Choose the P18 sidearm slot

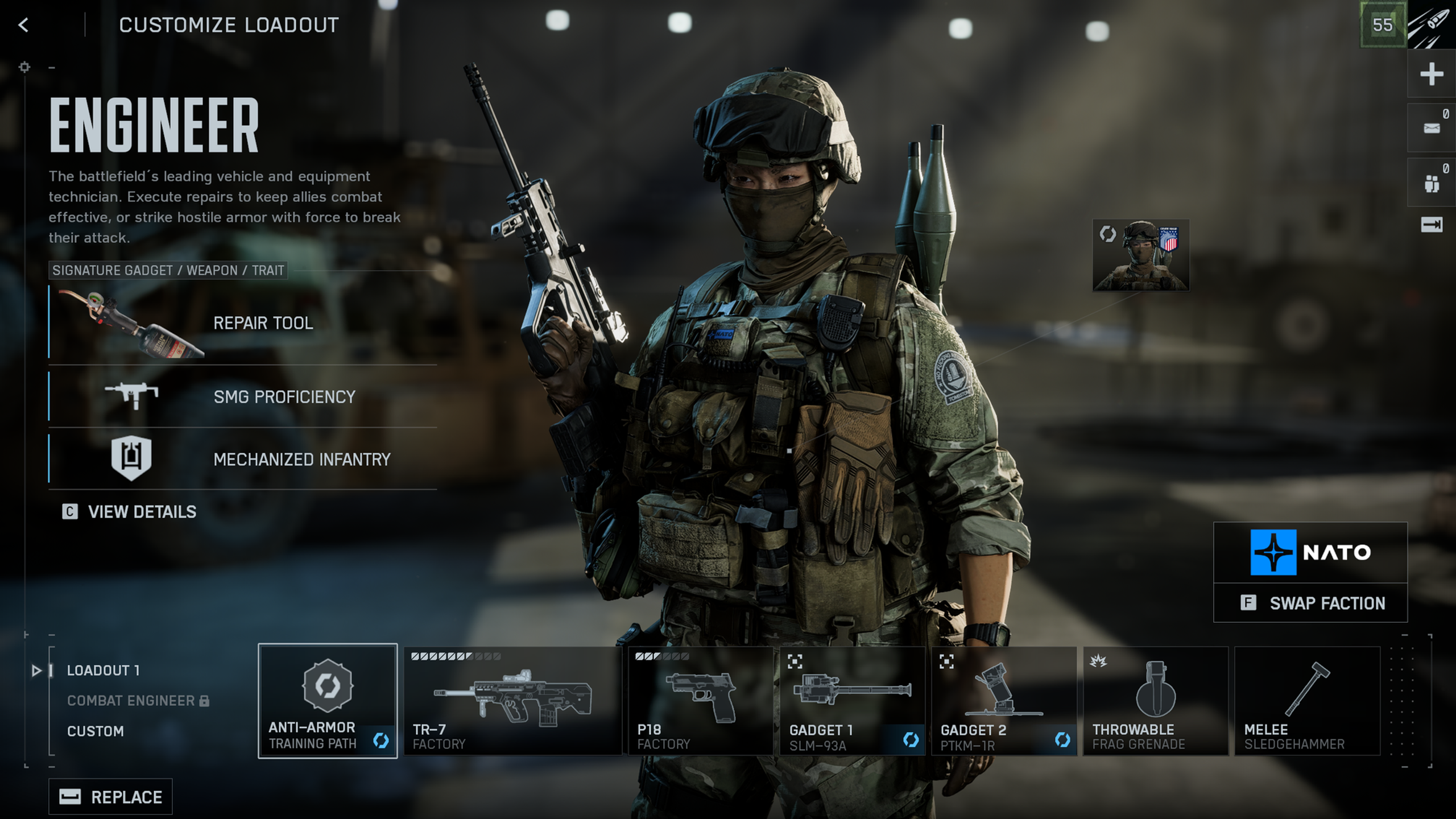[x=700, y=701]
